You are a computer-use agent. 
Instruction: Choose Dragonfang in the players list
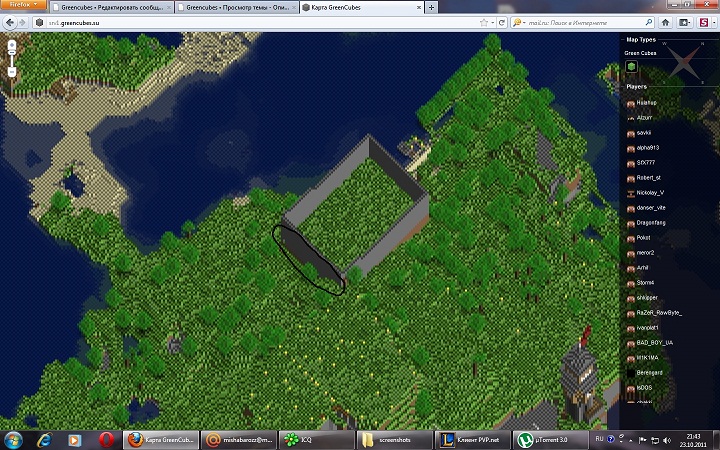[x=650, y=222]
